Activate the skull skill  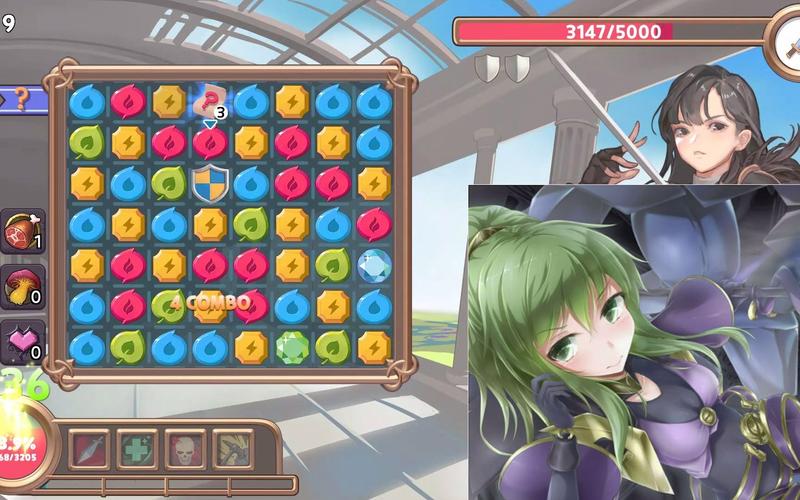[x=185, y=447]
